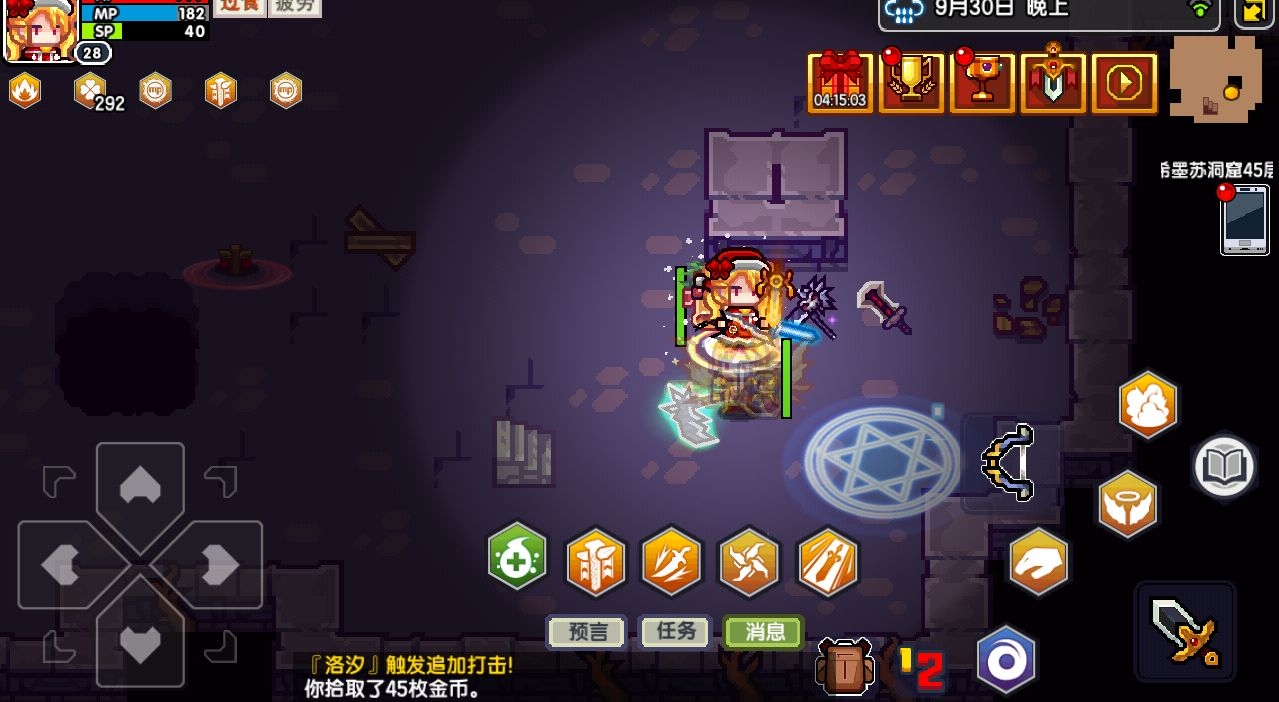Use the orange shuriken skill
Viewport: 1279px width, 702px height.
pos(749,562)
